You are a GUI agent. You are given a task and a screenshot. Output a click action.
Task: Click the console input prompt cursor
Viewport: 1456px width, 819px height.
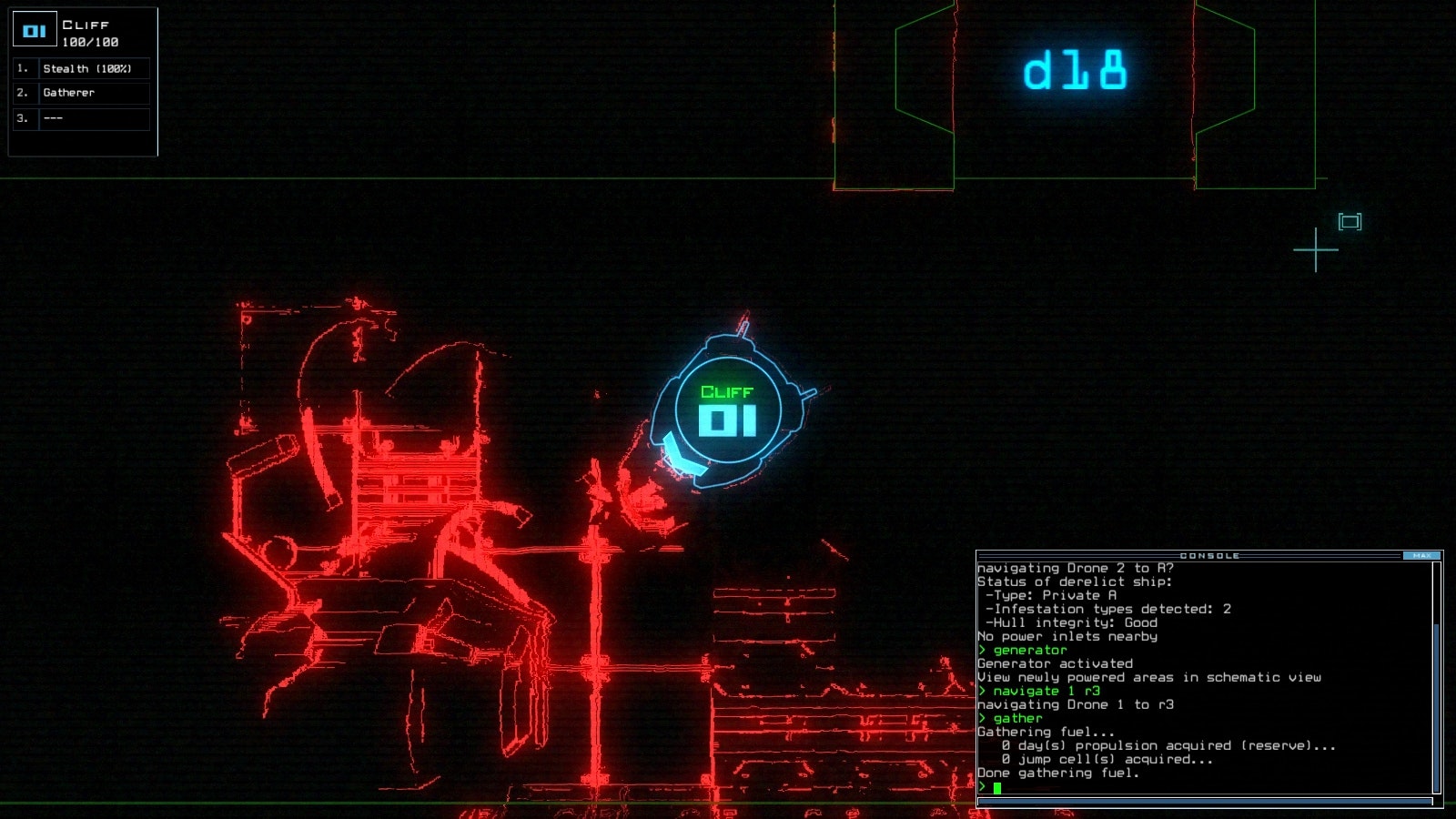point(997,786)
